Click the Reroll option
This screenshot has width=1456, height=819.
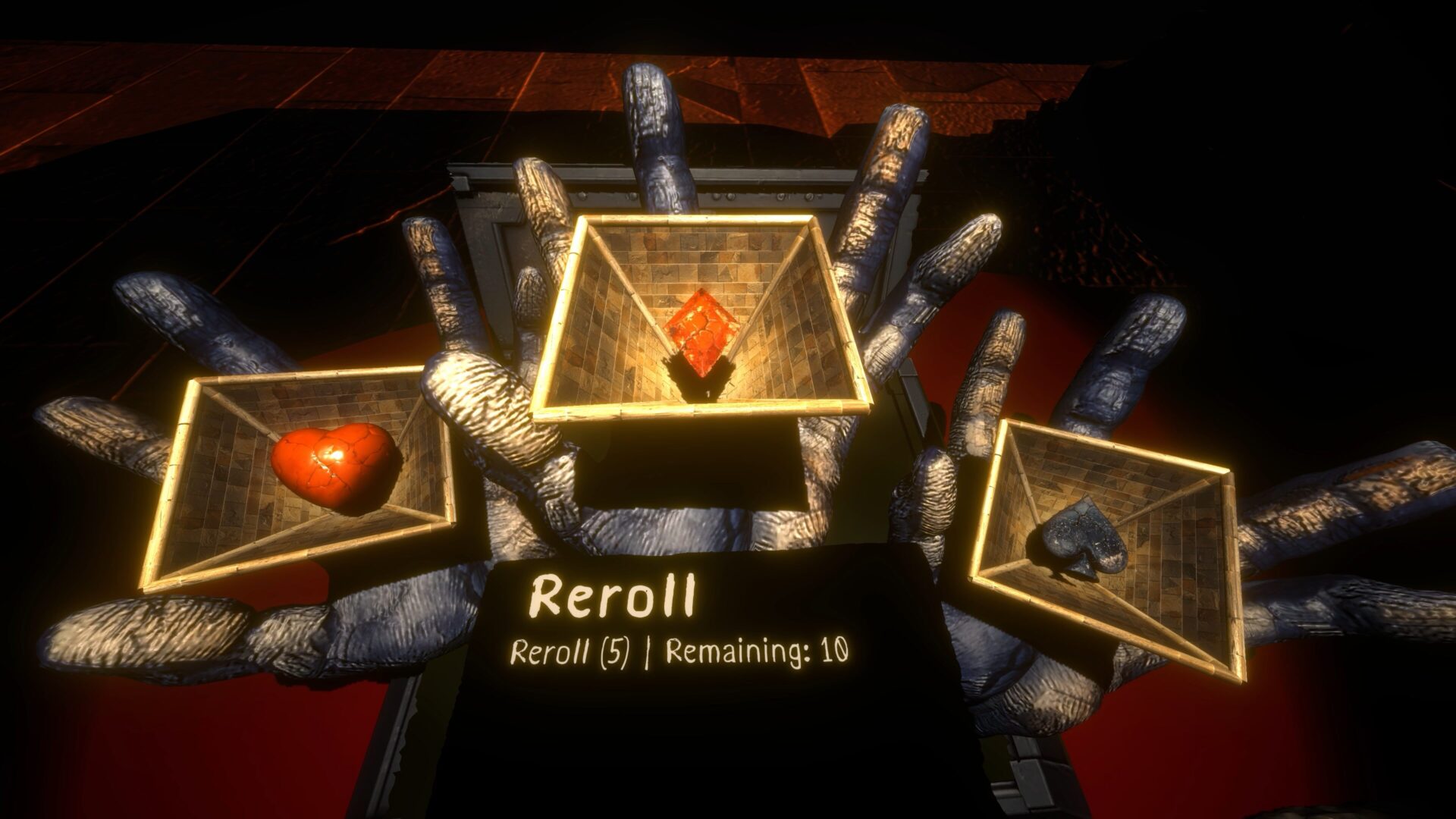click(x=613, y=596)
